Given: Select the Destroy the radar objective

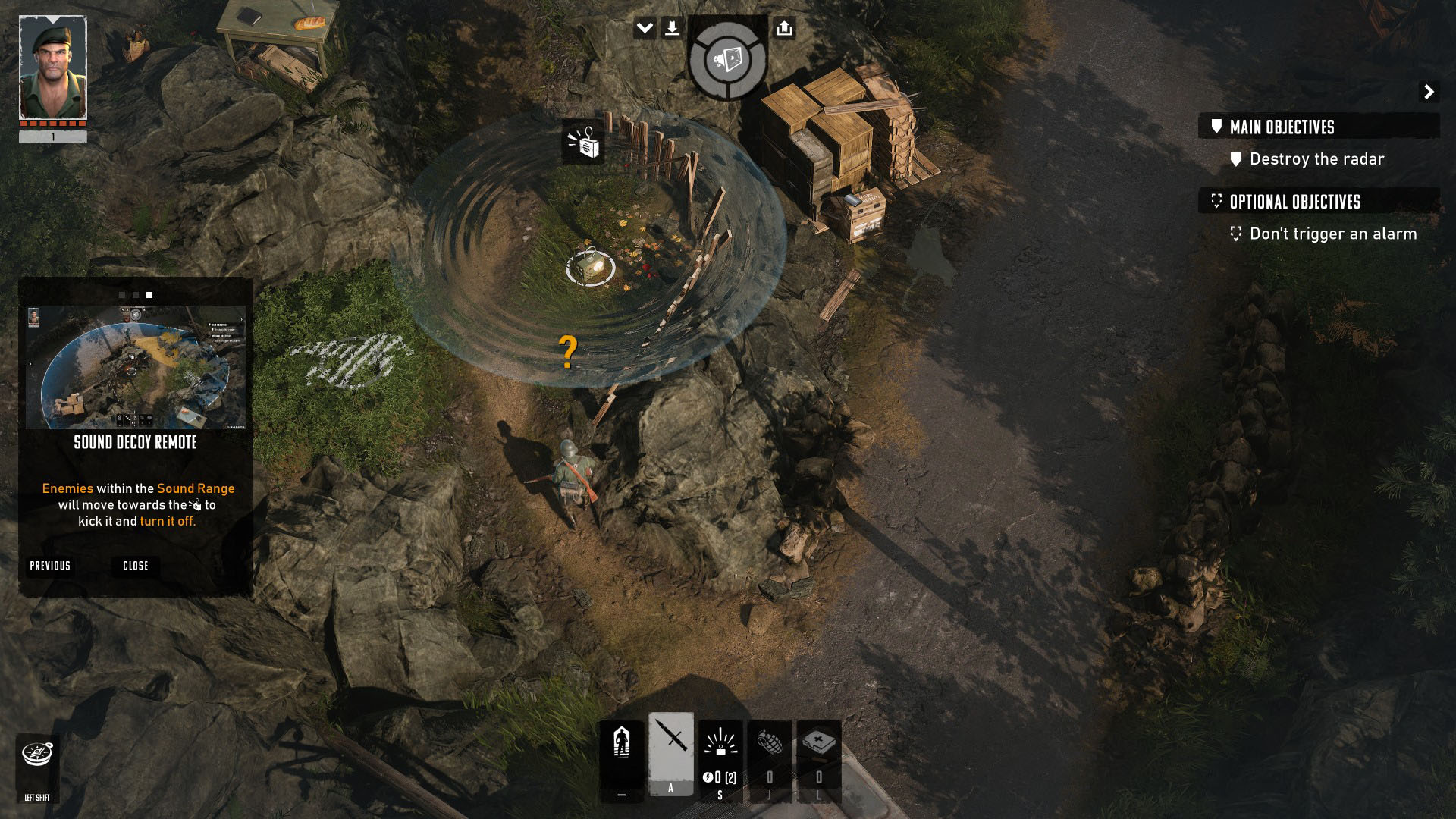Looking at the screenshot, I should tap(1316, 159).
